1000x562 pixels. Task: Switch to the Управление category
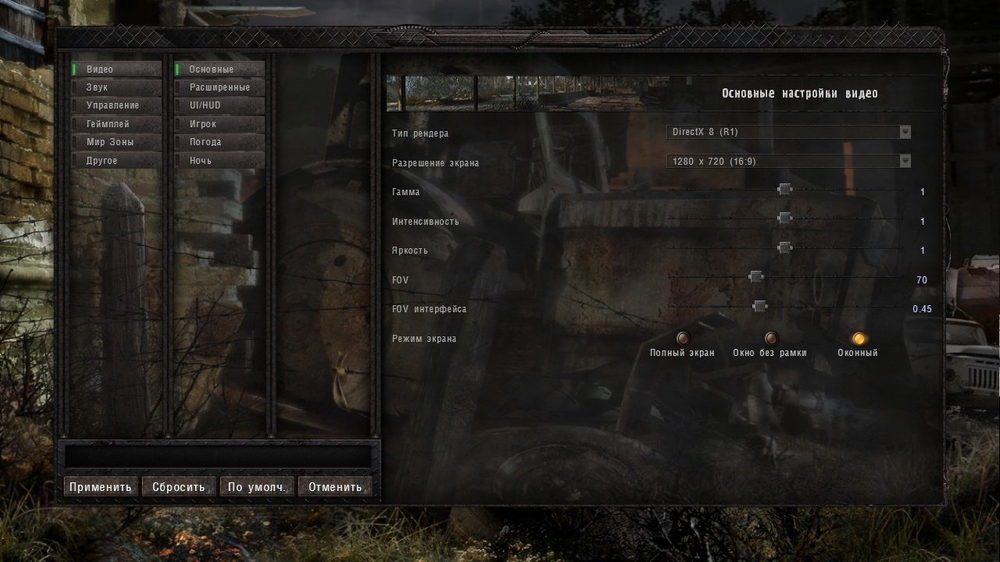115,105
